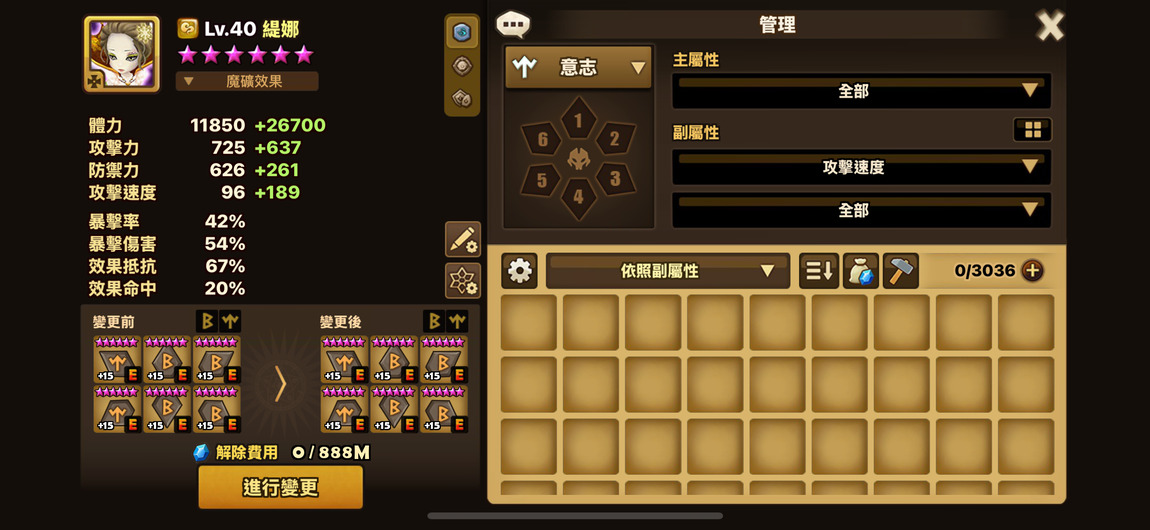The image size is (1150, 530).
Task: Expand the 魔礦效果 dropdown
Action: click(247, 81)
